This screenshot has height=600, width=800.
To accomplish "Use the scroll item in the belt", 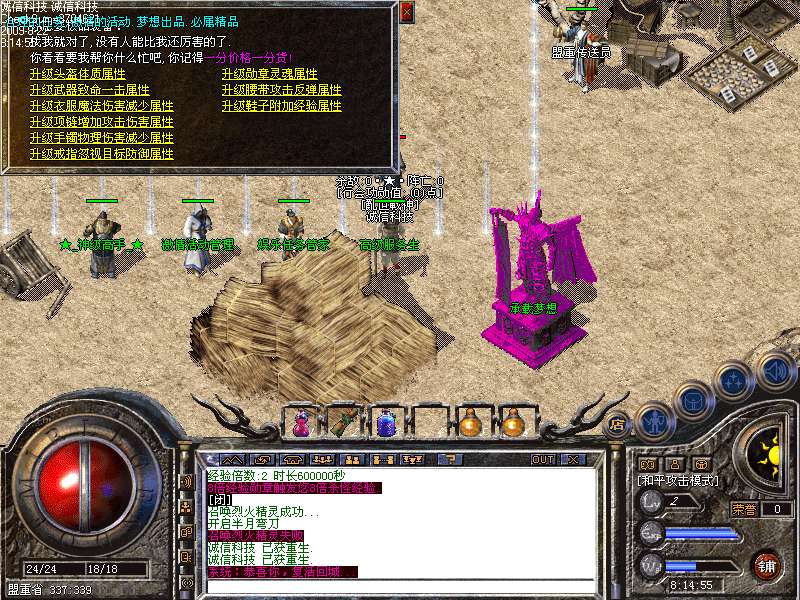I will pos(343,423).
